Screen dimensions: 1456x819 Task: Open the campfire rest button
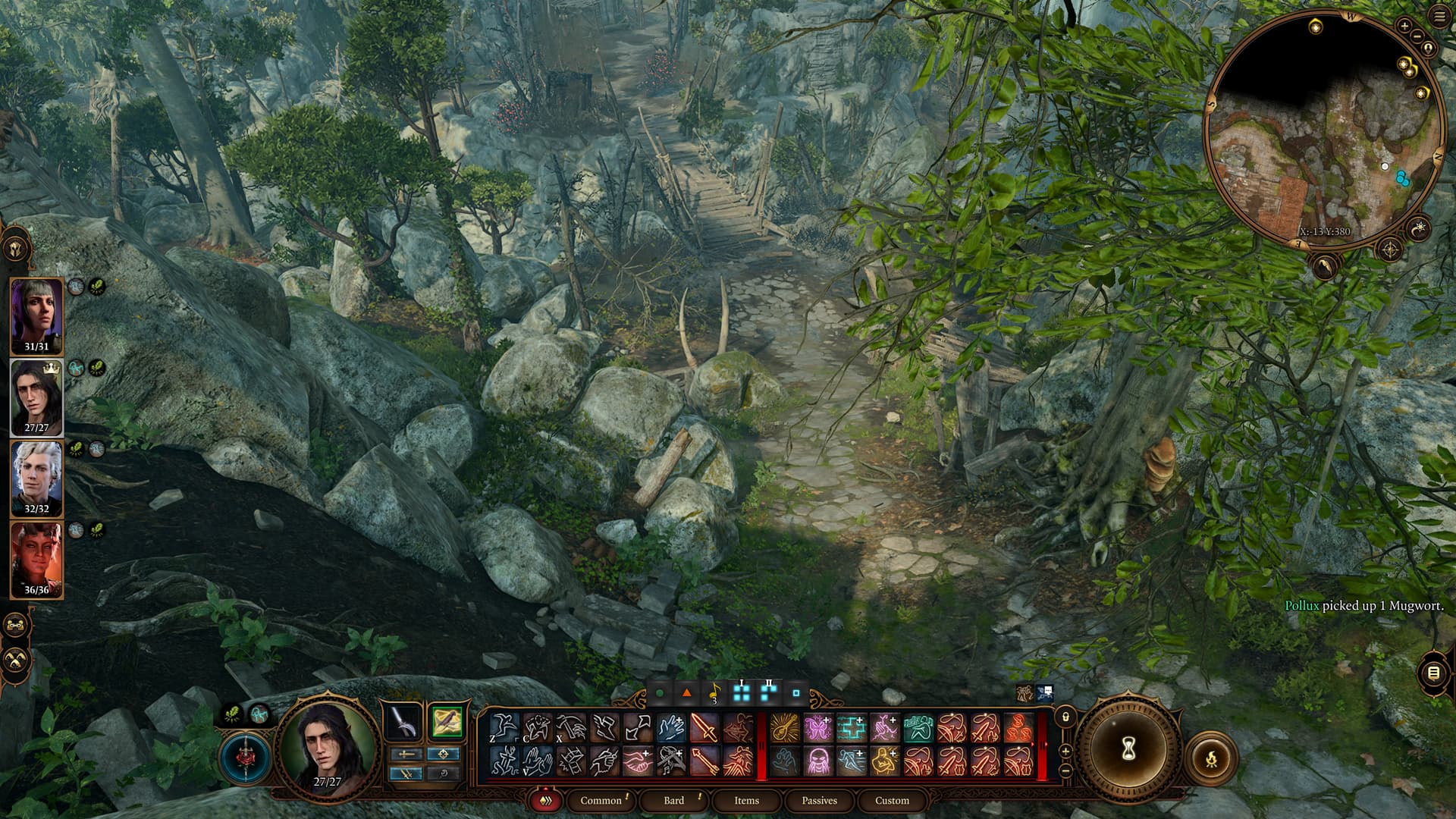1211,758
